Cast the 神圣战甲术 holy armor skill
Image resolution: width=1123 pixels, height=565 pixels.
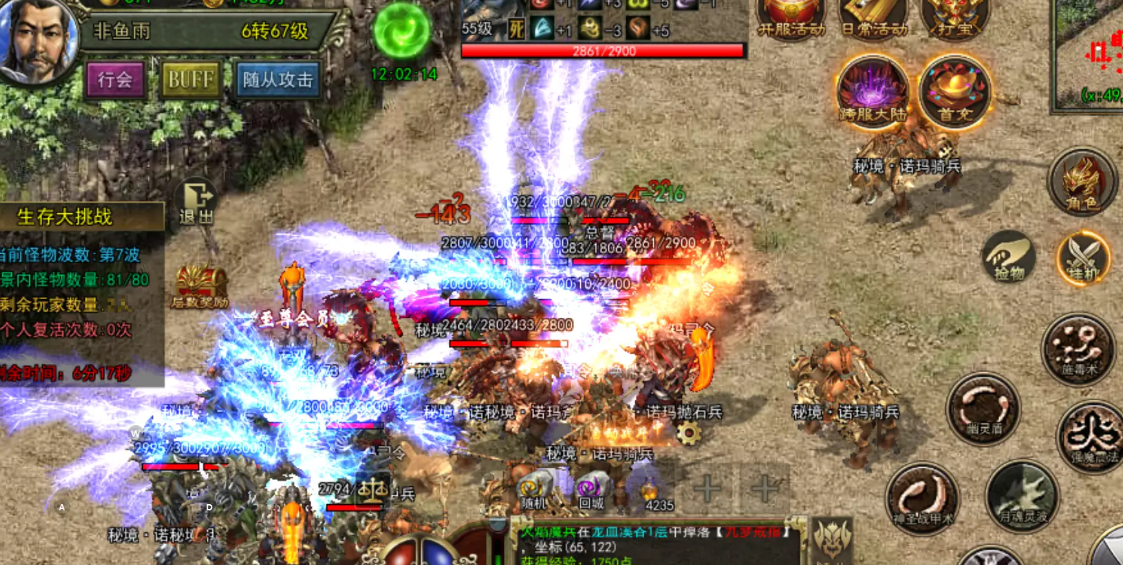pos(921,497)
